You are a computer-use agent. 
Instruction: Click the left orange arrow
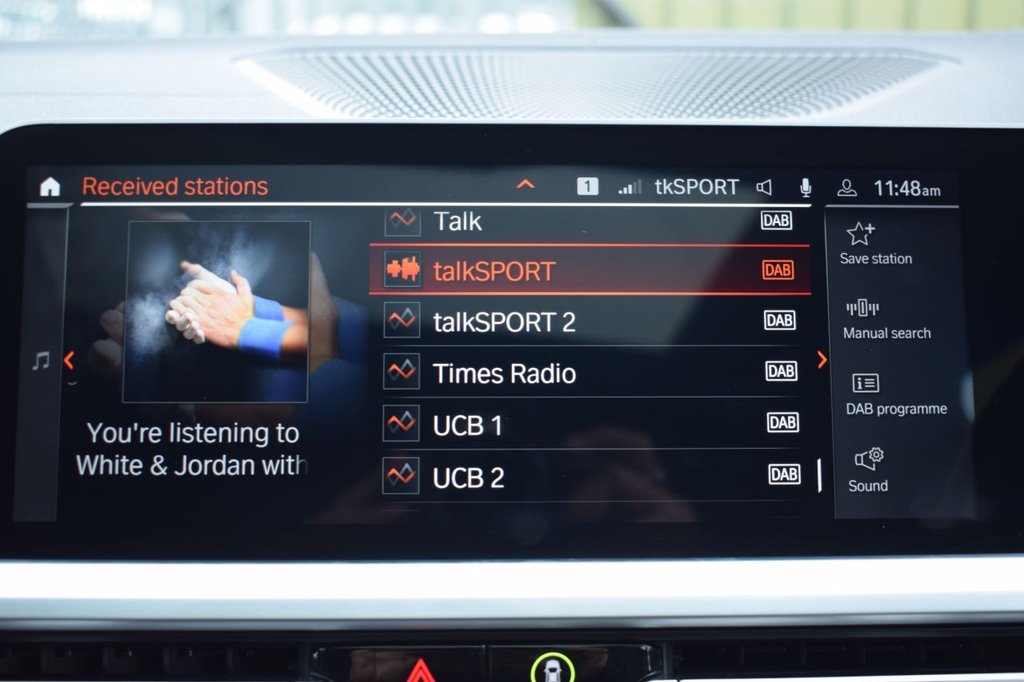pyautogui.click(x=69, y=360)
